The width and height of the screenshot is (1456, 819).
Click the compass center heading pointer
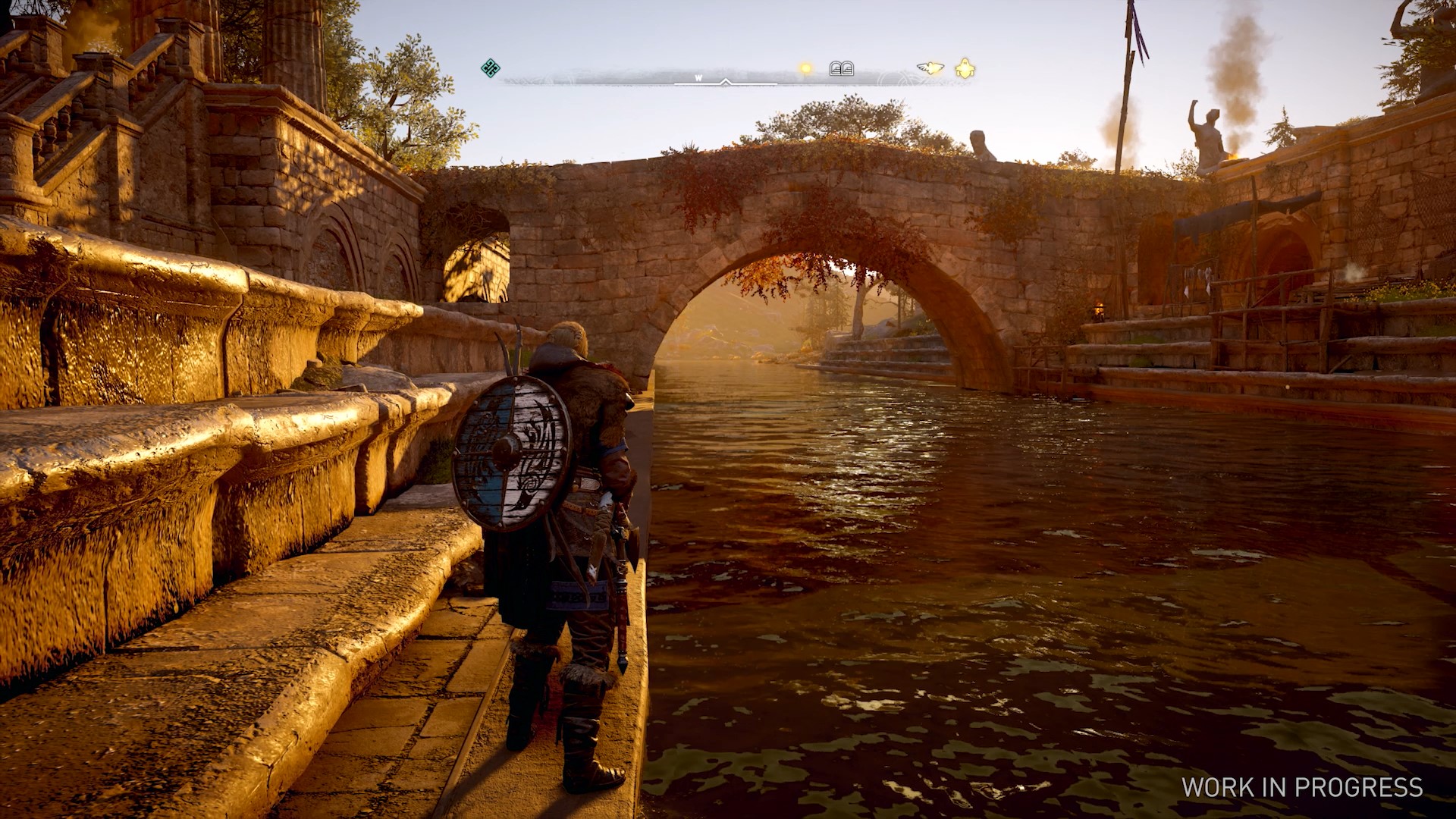726,82
